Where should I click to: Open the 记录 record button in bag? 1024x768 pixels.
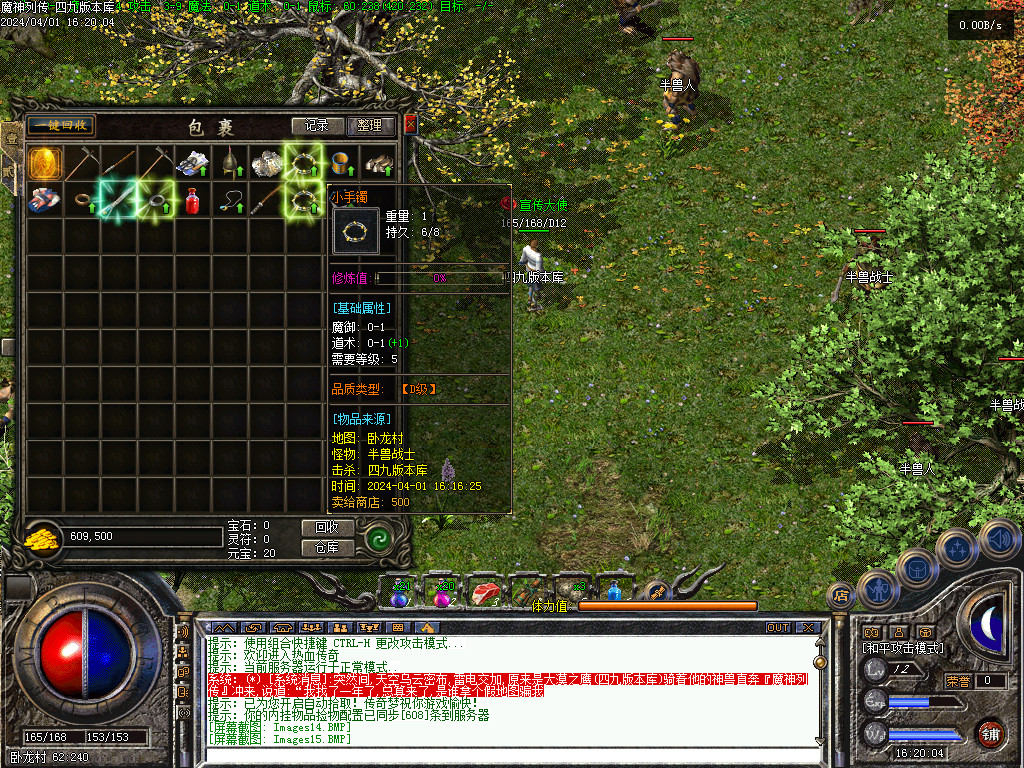(x=317, y=126)
